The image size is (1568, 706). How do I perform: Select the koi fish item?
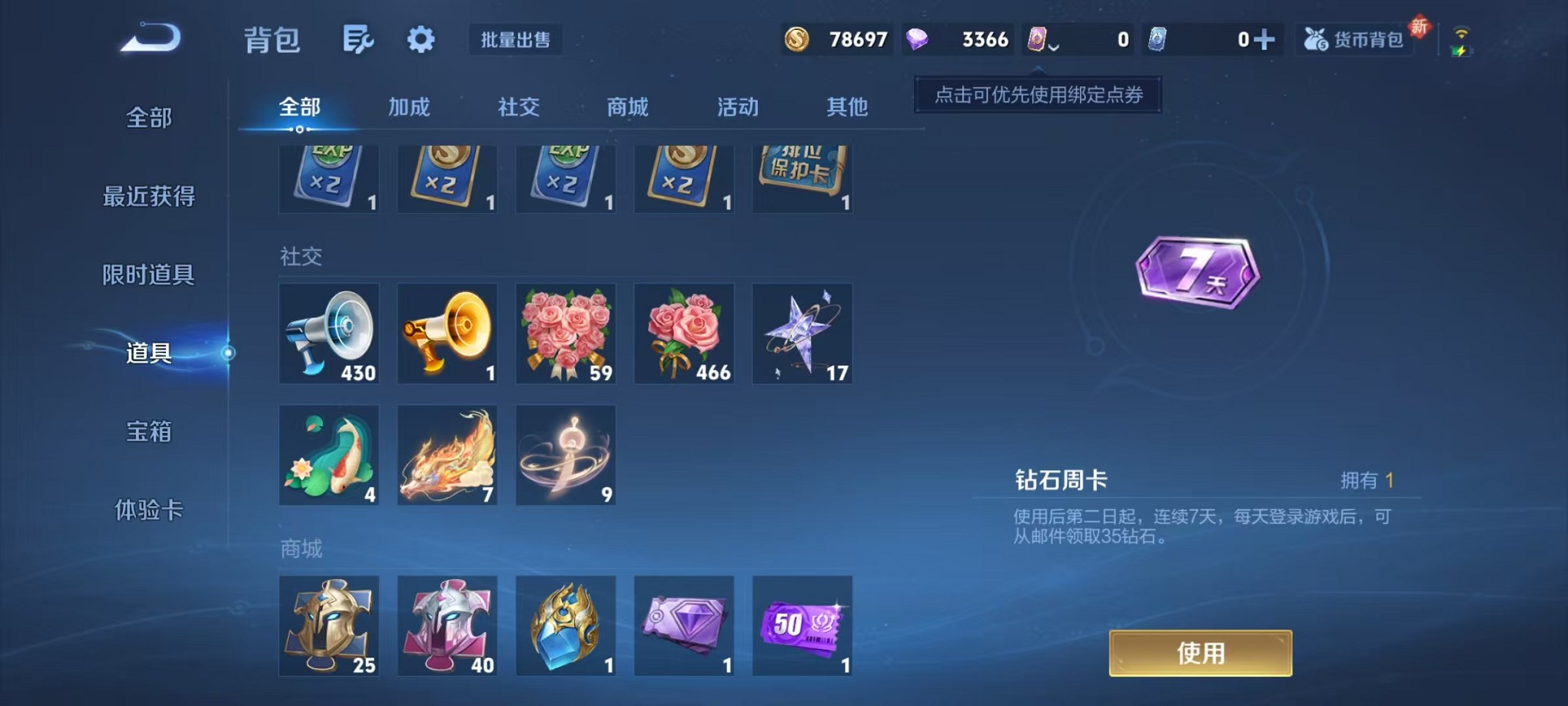329,455
